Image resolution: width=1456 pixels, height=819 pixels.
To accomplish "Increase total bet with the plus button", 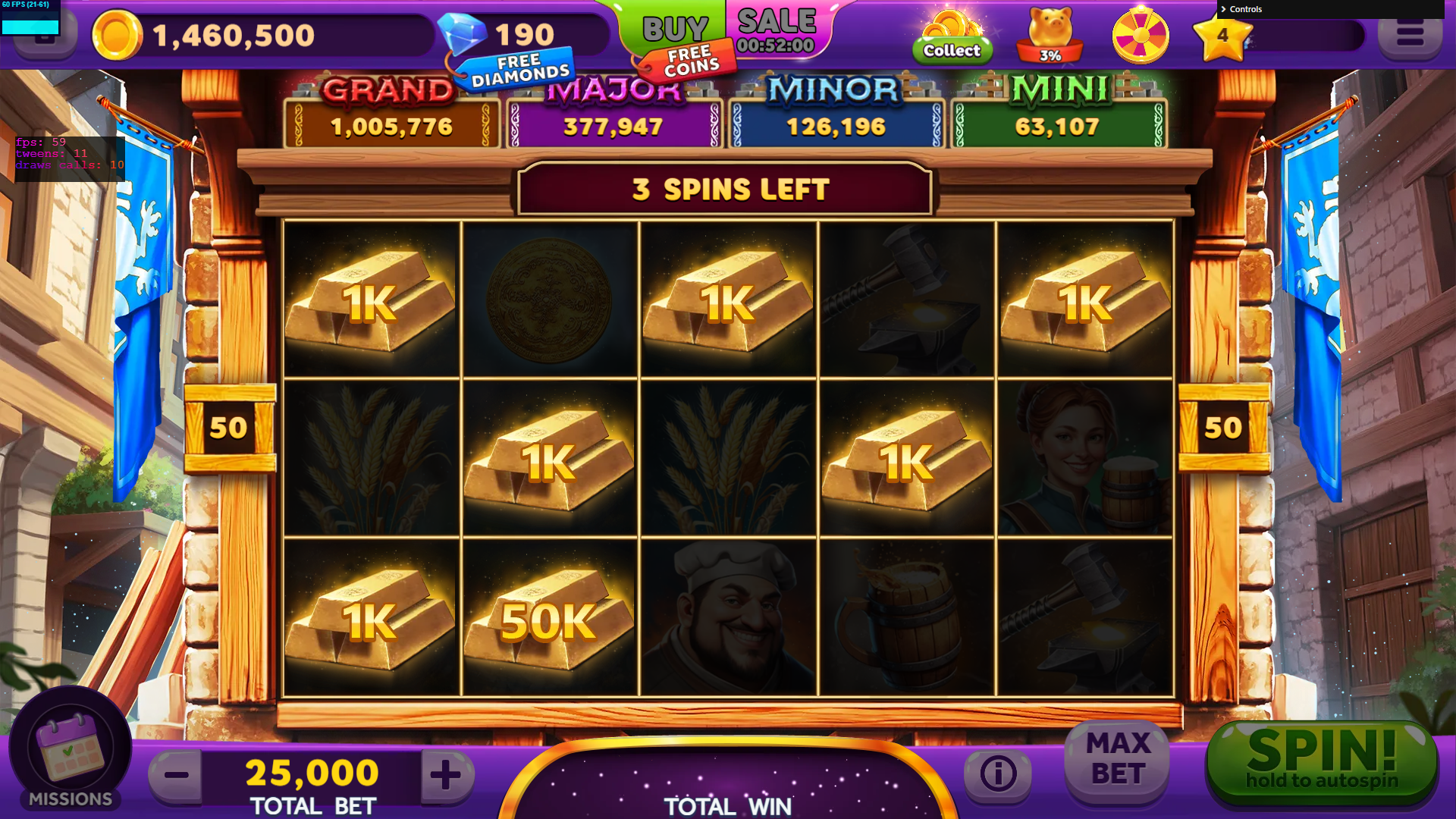I will pos(446,775).
